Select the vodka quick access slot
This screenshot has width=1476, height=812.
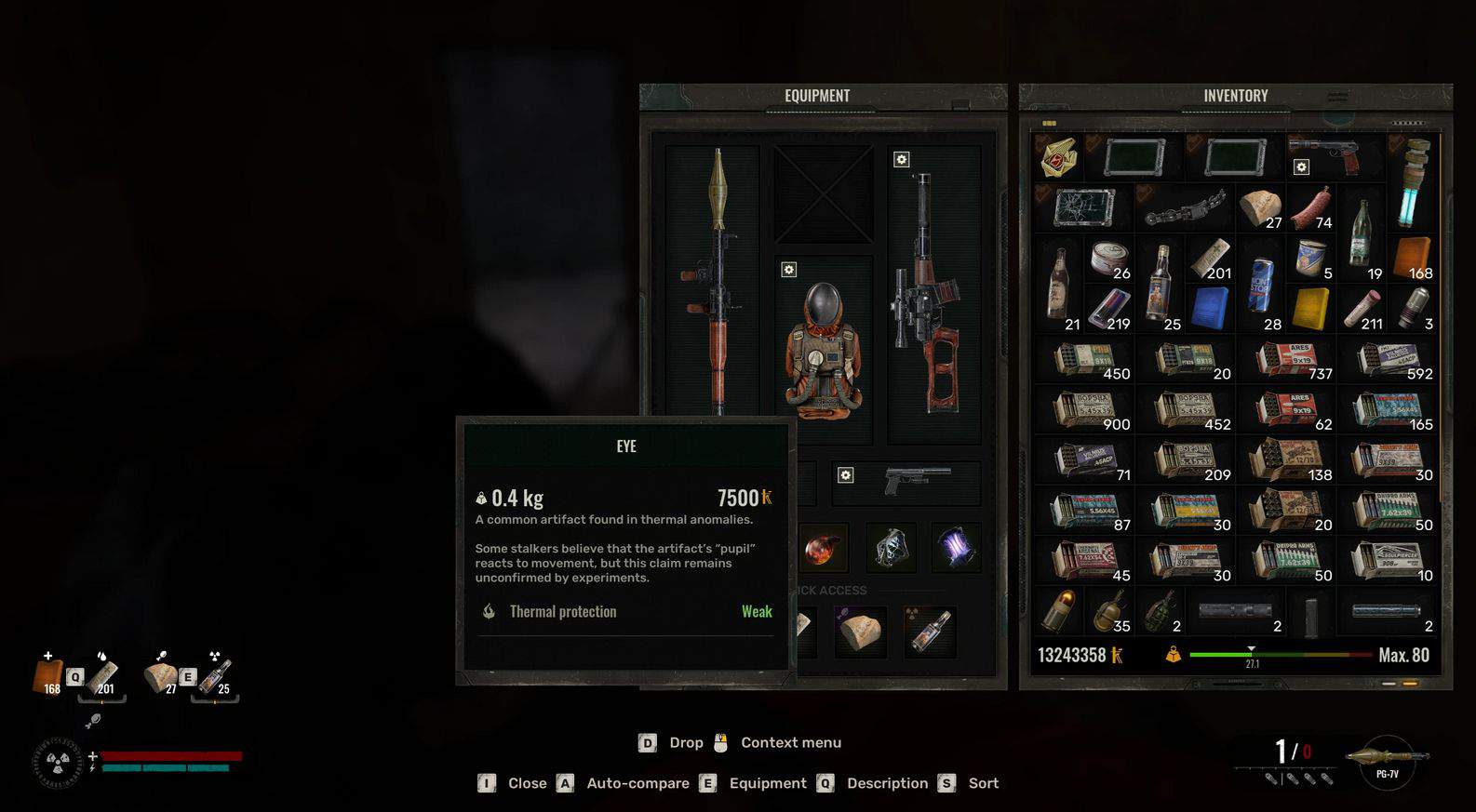coord(931,632)
